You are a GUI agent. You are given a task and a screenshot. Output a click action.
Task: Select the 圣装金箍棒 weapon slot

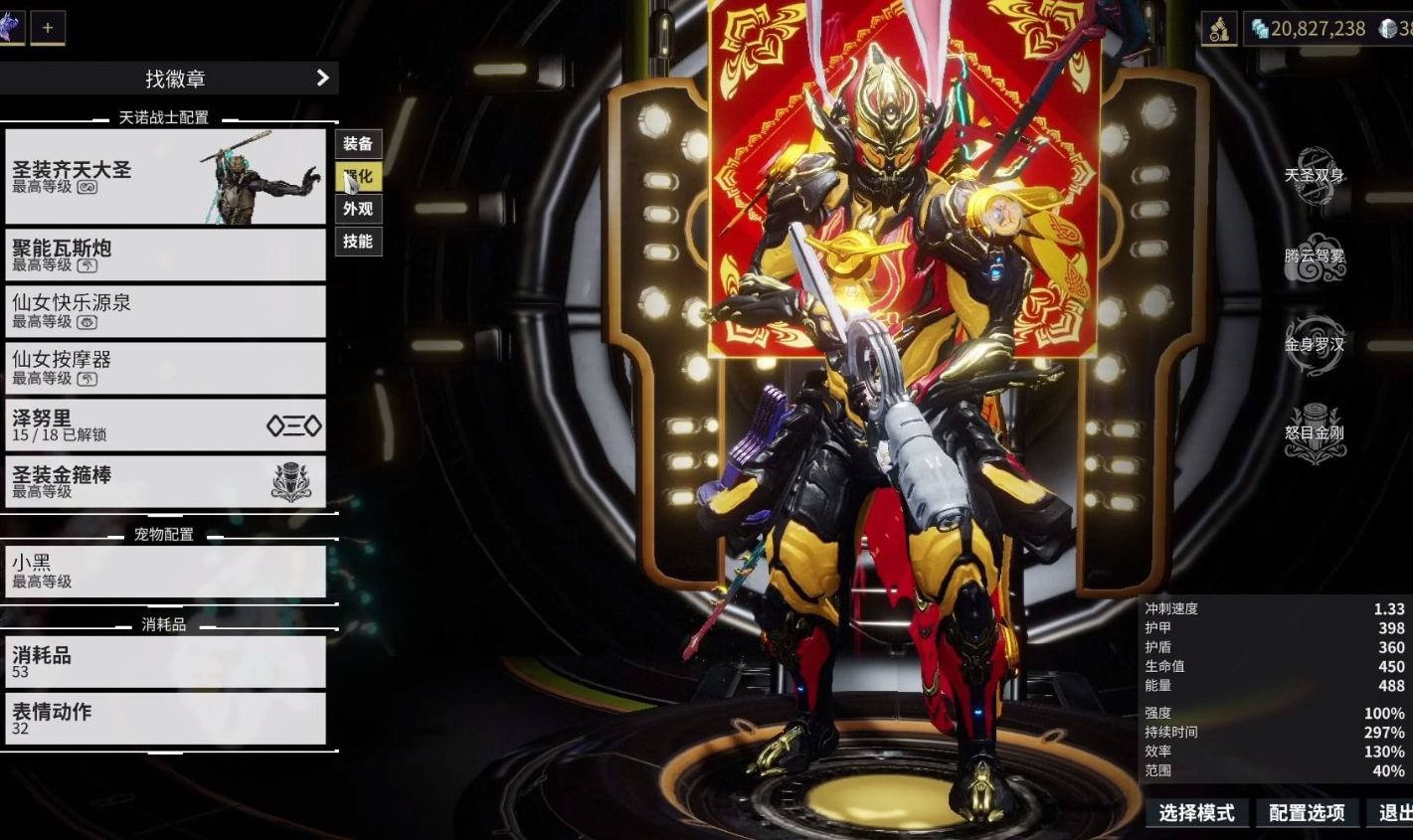[x=165, y=482]
